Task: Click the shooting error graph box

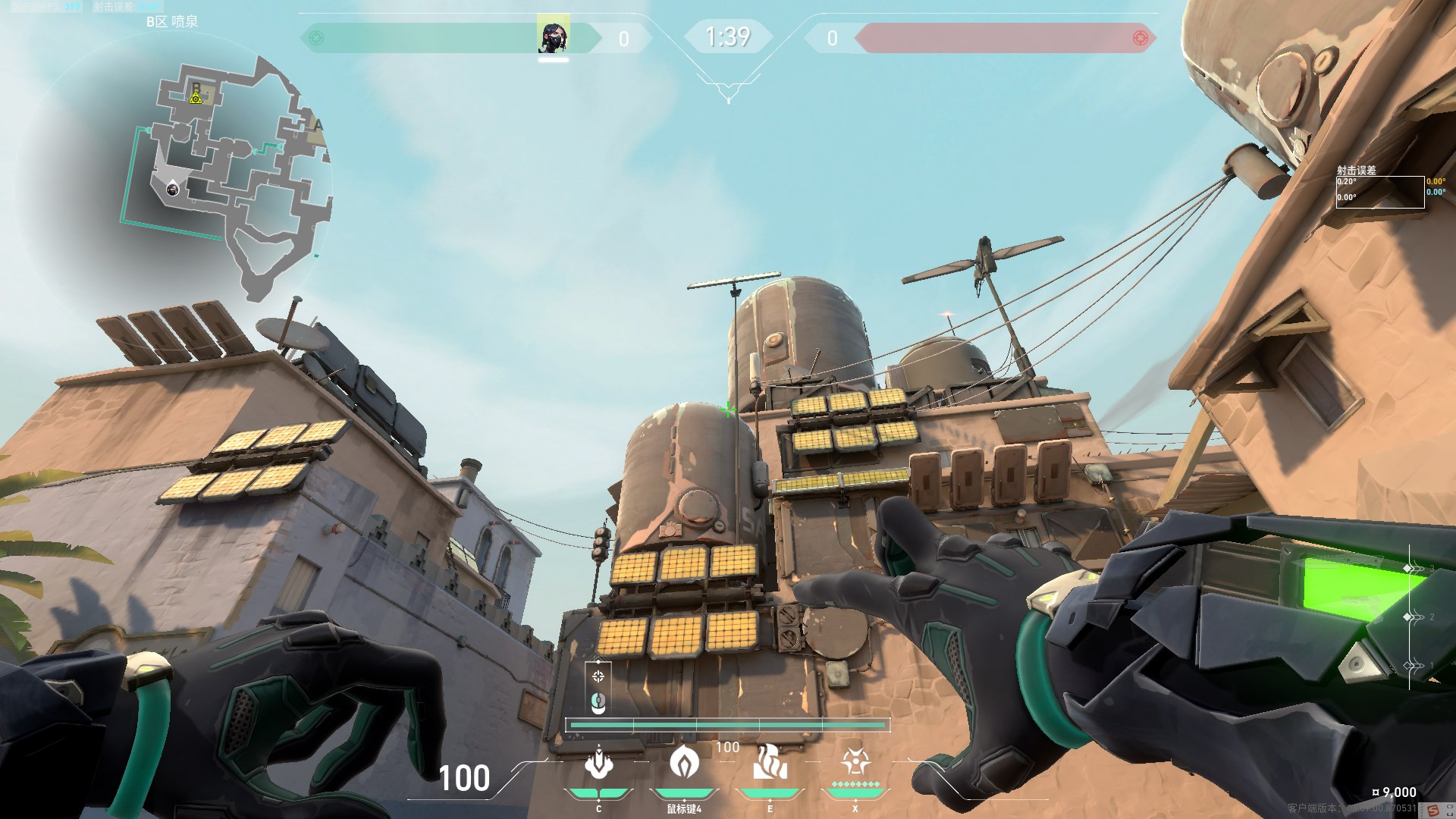Action: (1379, 191)
